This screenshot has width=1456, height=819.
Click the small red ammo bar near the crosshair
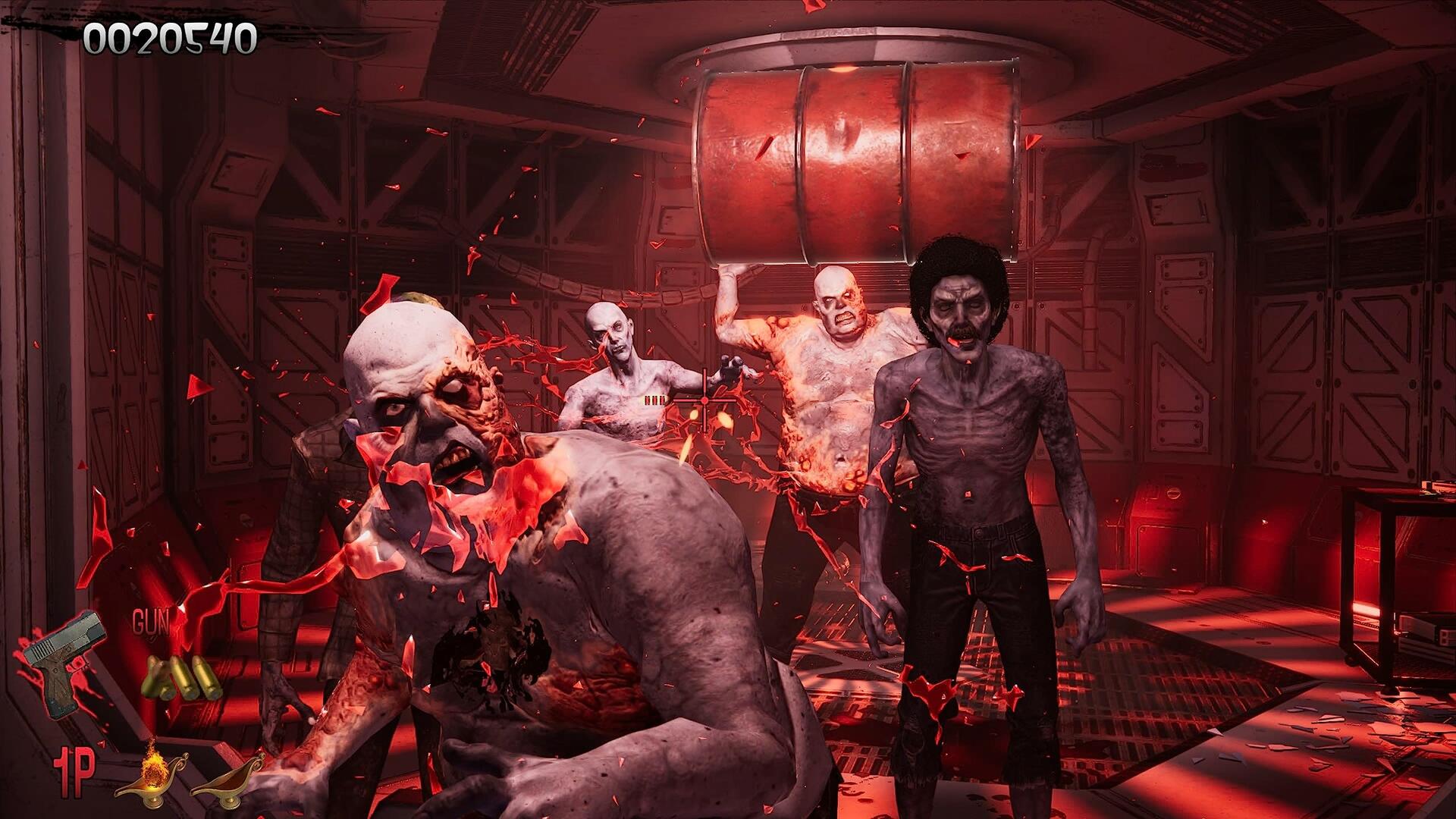click(x=654, y=400)
